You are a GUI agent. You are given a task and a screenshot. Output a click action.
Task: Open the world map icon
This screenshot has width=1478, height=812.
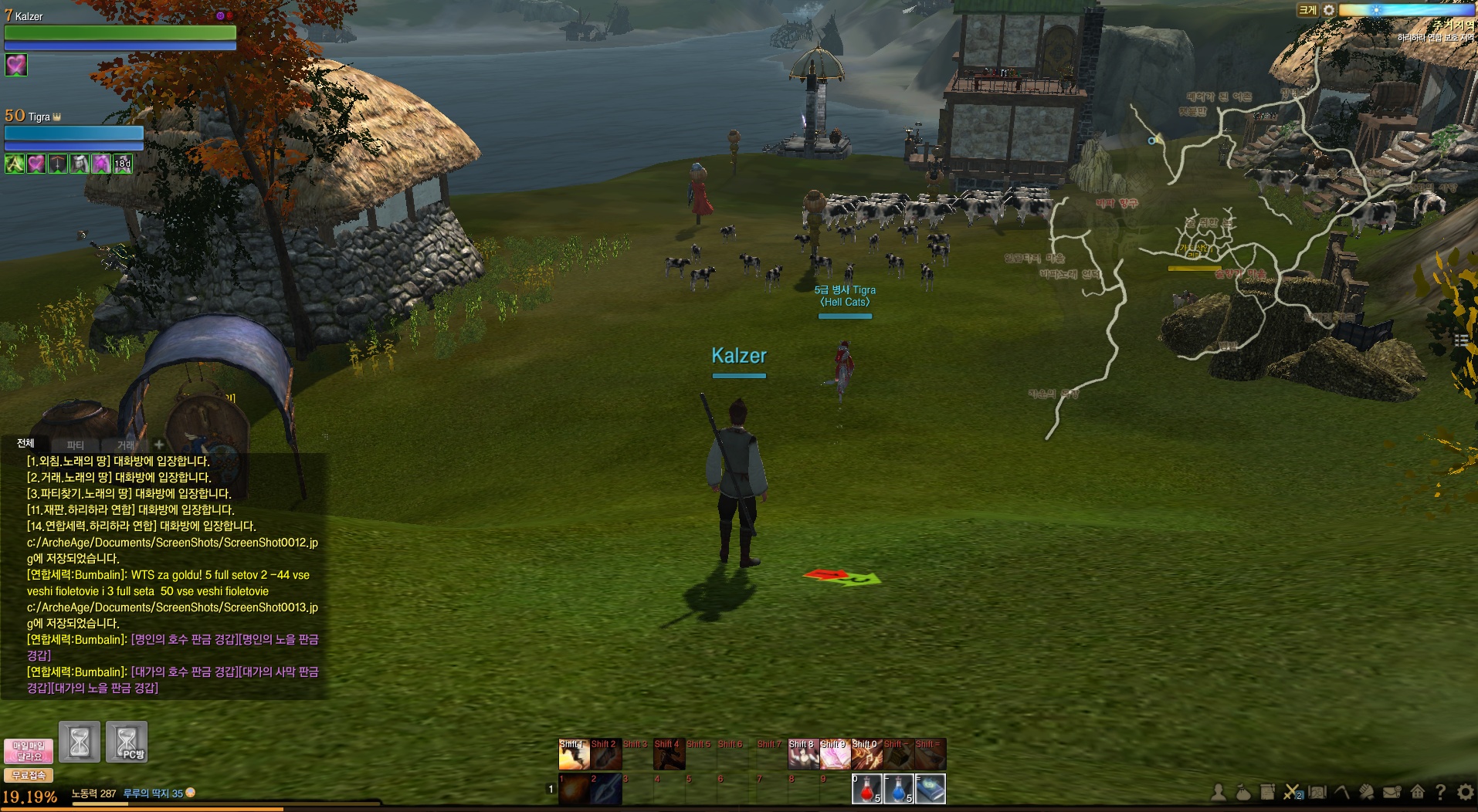pyautogui.click(x=1317, y=792)
